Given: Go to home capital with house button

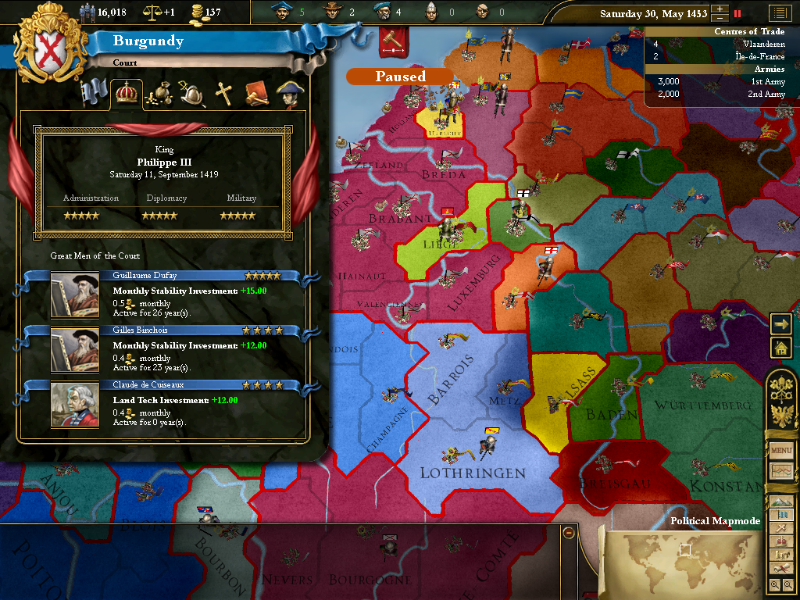Looking at the screenshot, I should (x=781, y=347).
